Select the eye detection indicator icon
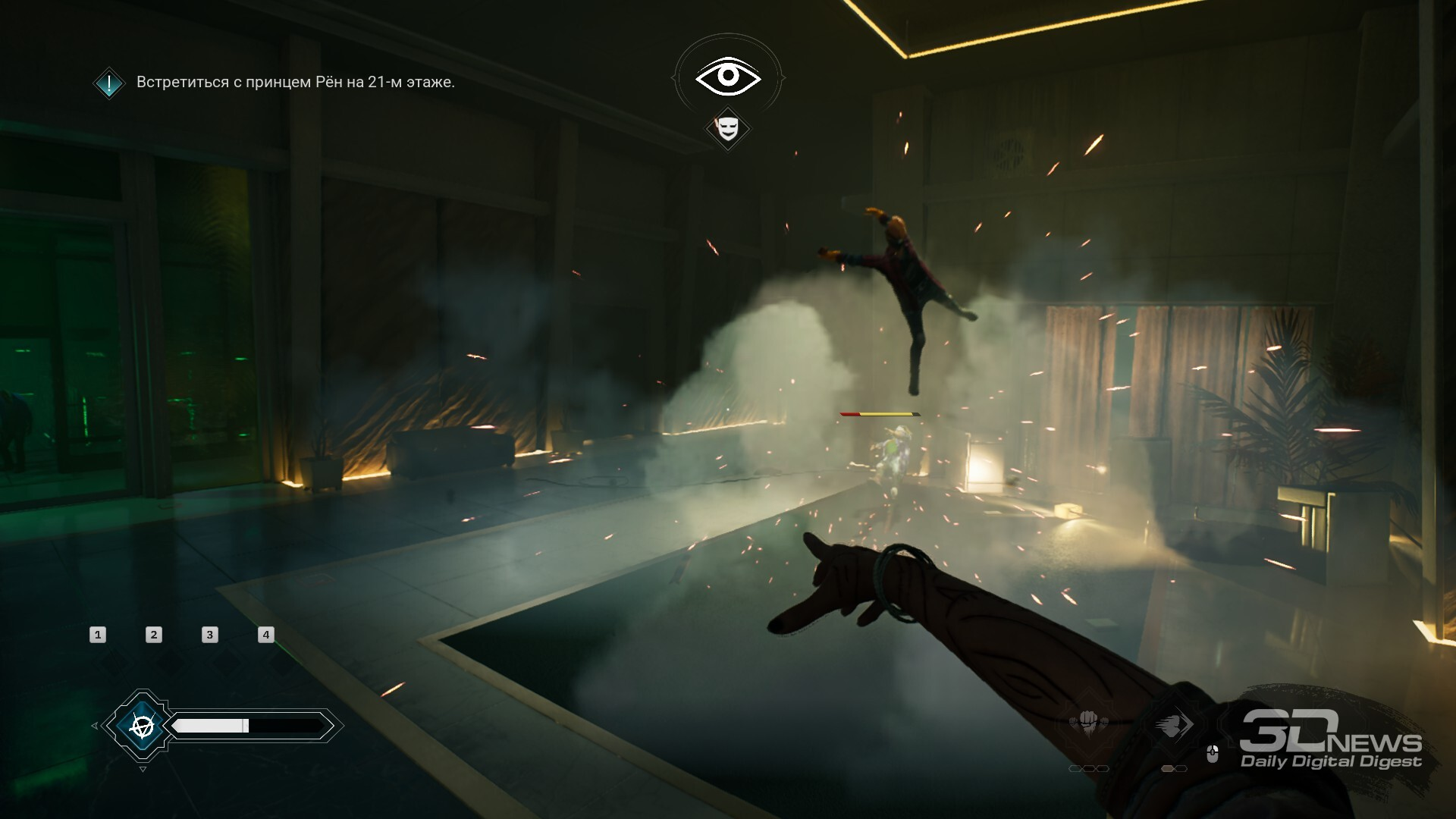 (x=728, y=76)
